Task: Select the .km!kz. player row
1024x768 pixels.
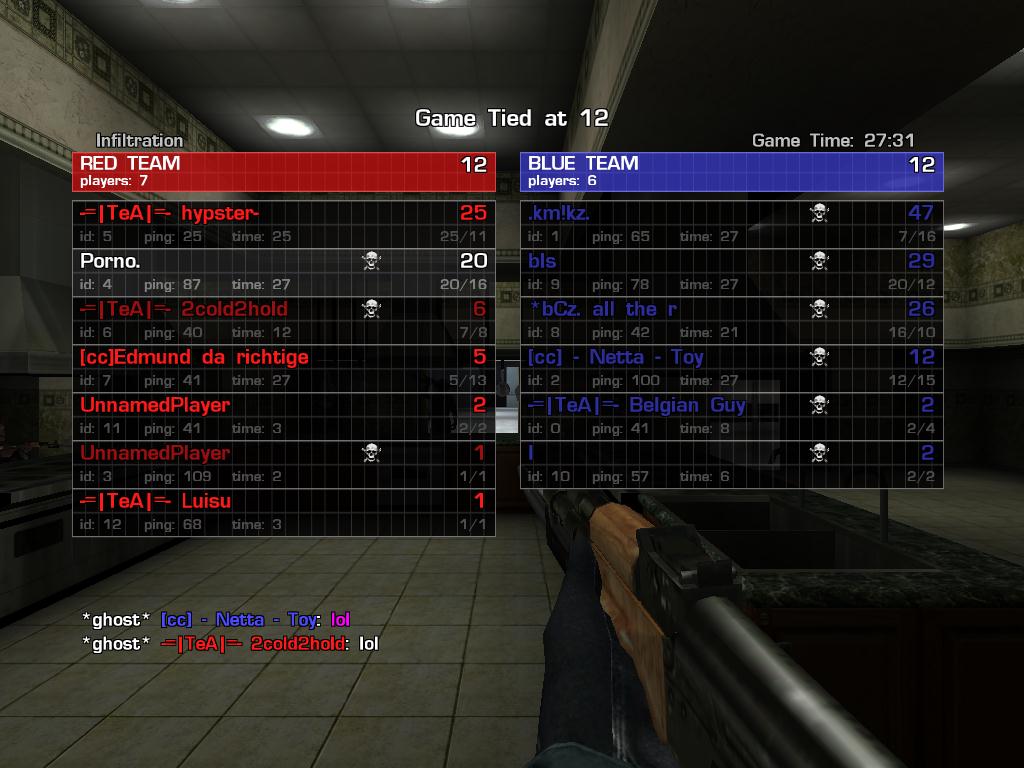Action: [731, 224]
